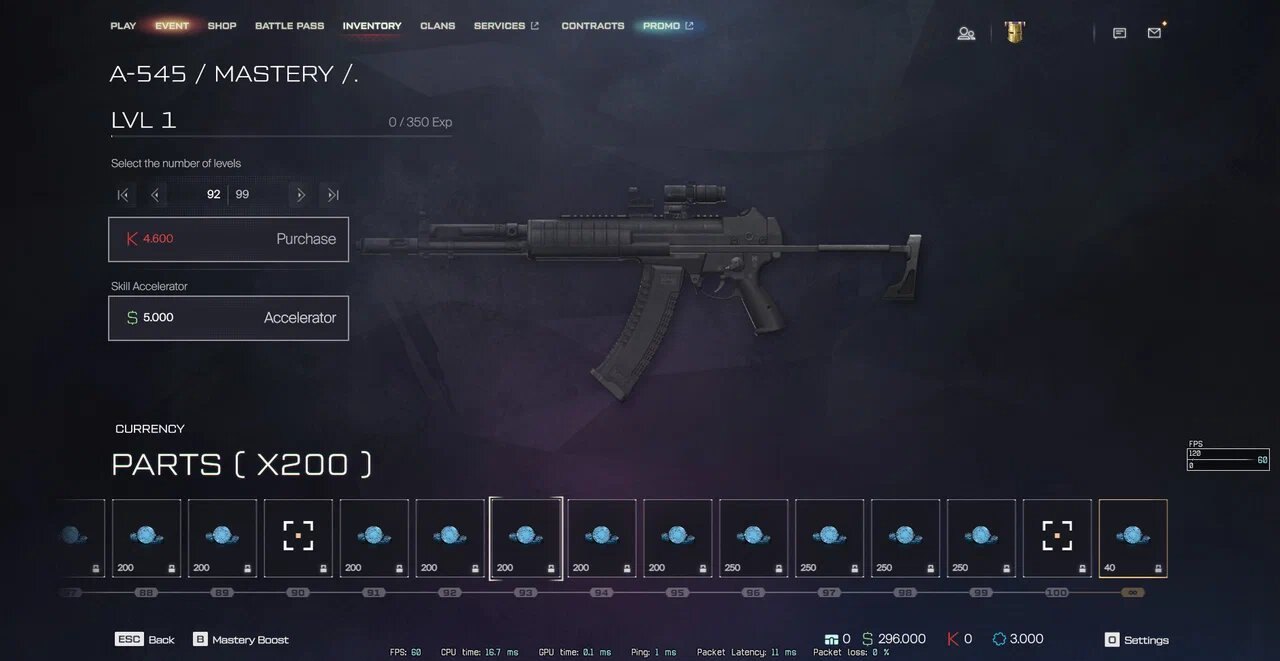Viewport: 1280px width, 661px height.
Task: Open the friends list icon
Action: tap(966, 33)
